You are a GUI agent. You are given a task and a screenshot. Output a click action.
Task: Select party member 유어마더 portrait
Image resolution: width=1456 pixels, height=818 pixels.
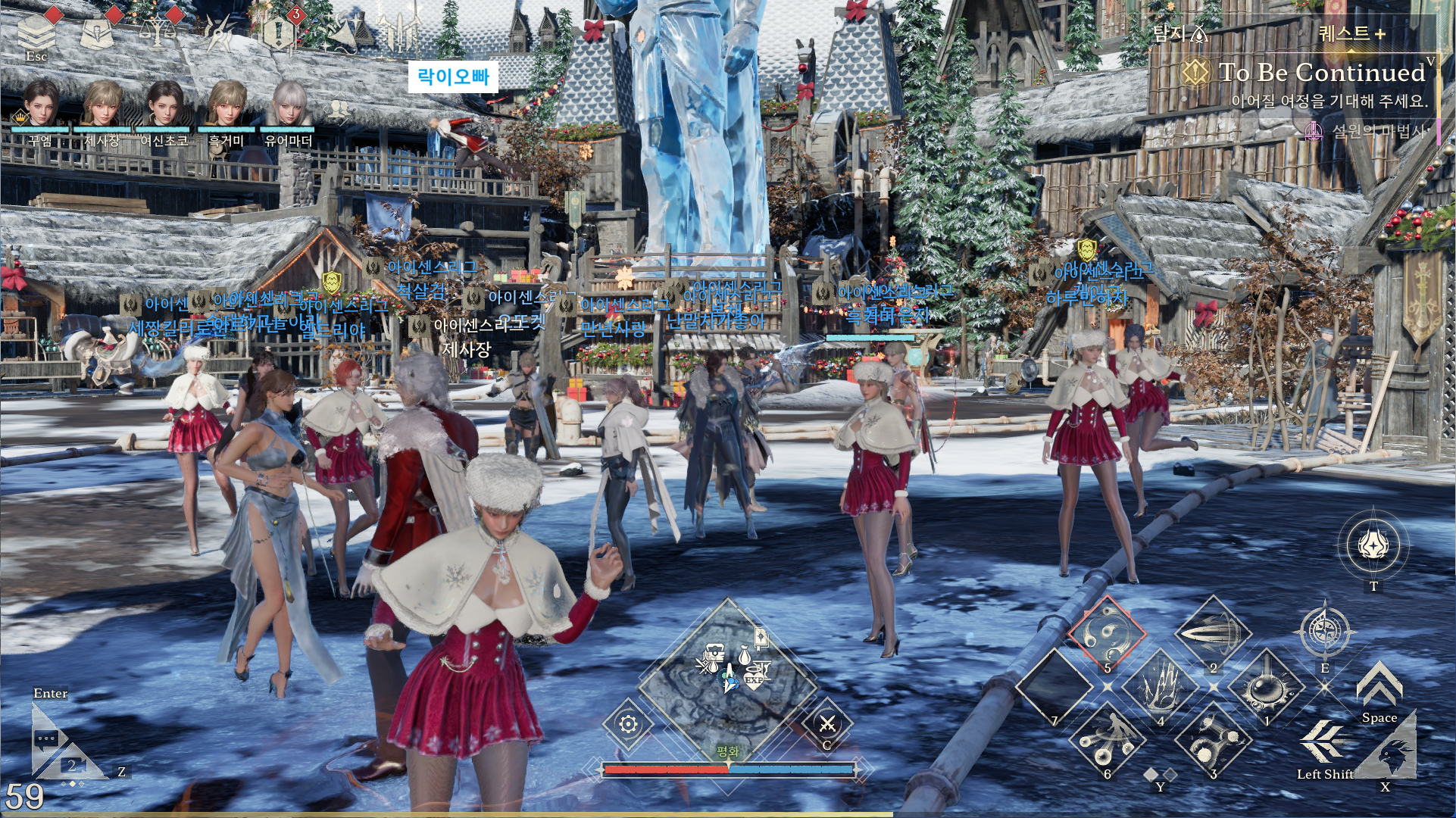point(289,104)
